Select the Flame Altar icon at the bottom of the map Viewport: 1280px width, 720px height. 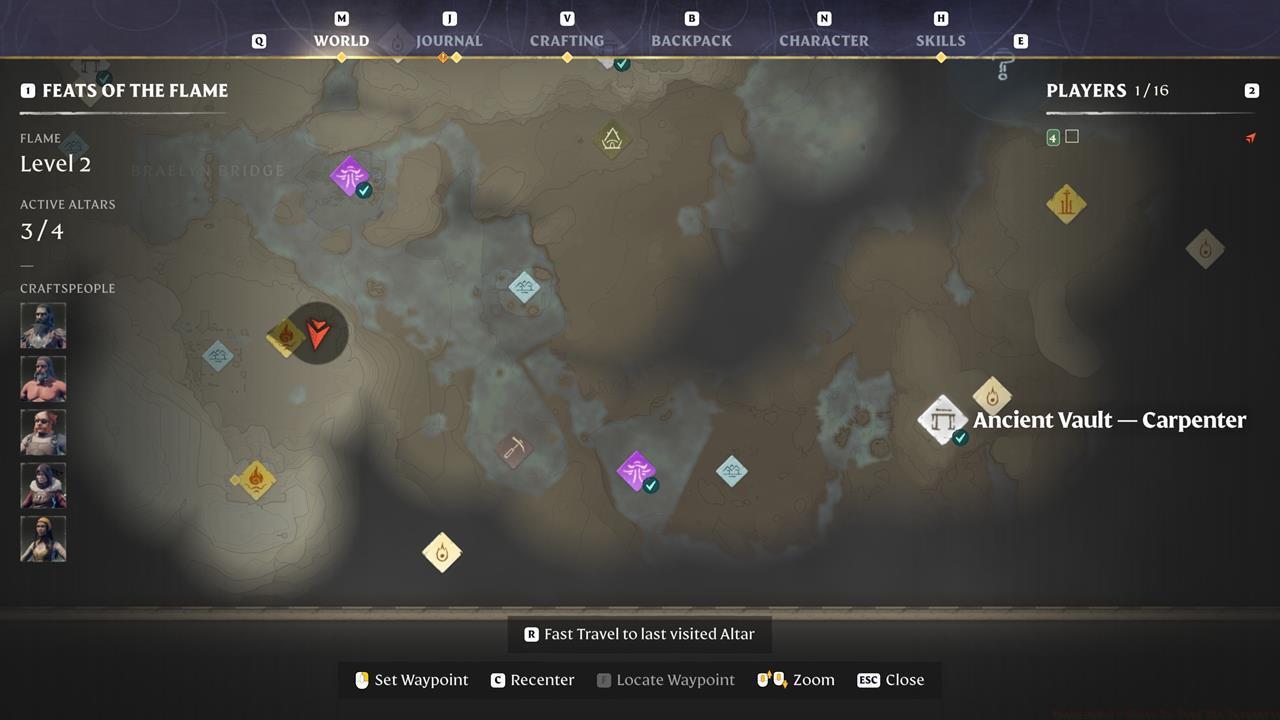tap(441, 551)
